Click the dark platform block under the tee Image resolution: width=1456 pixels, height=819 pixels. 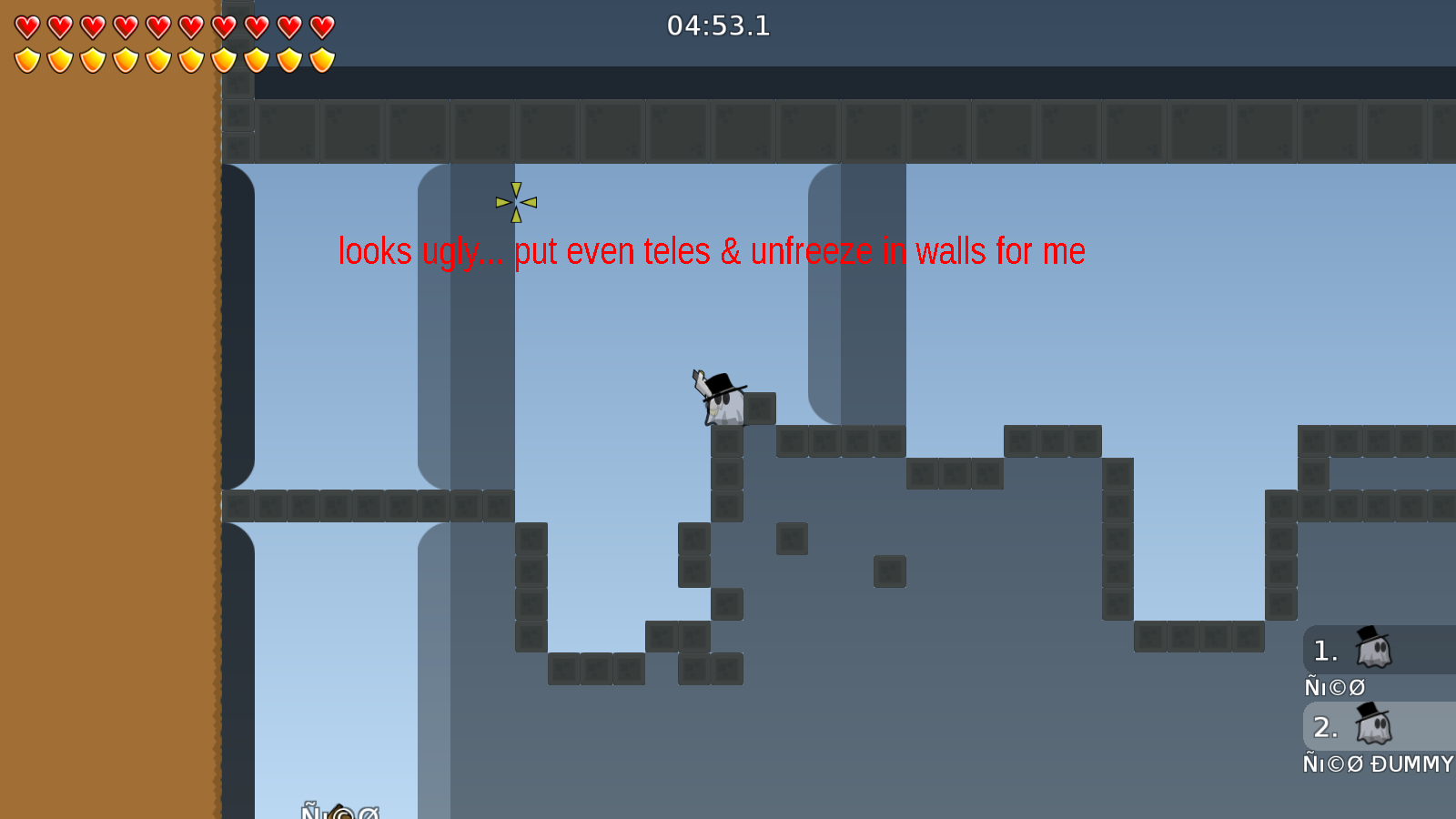click(728, 440)
